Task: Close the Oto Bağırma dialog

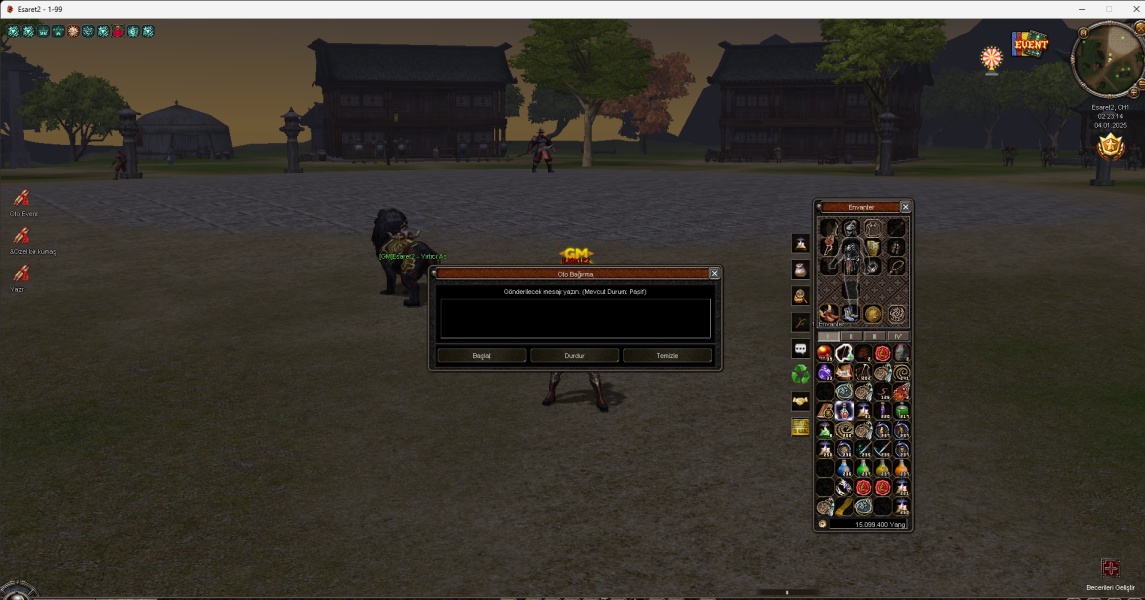Action: (714, 273)
